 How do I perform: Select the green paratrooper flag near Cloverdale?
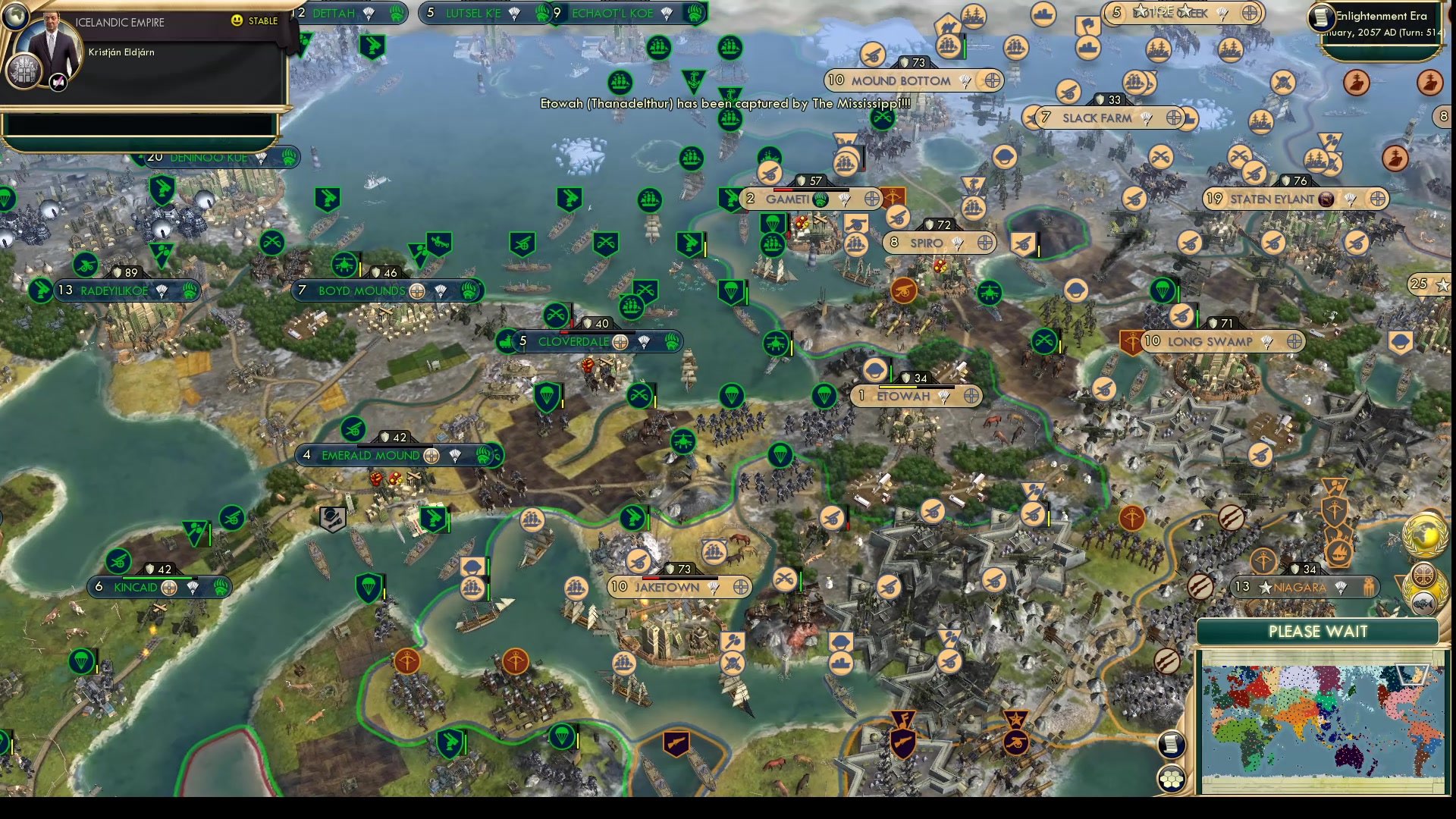tap(547, 397)
